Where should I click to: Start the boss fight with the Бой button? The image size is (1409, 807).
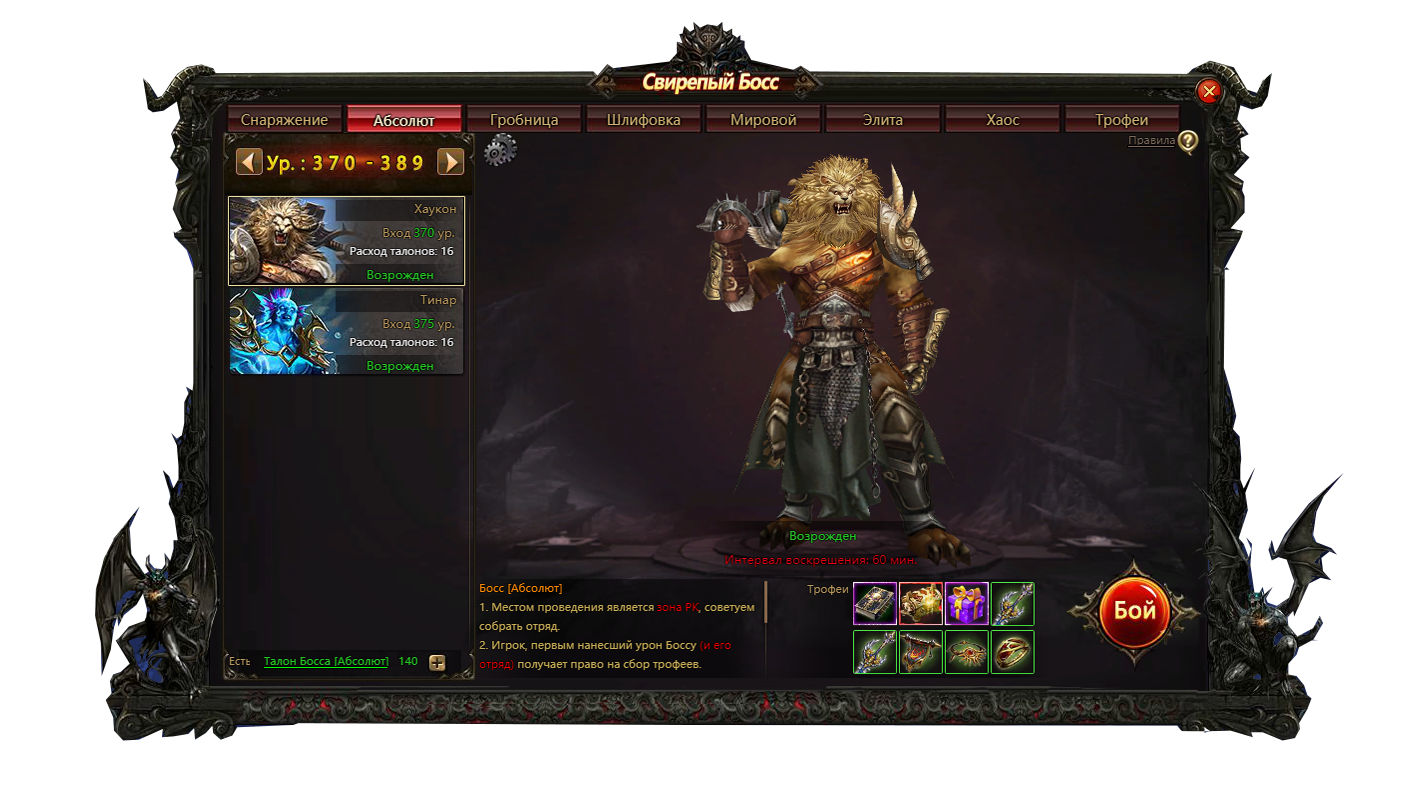(1134, 611)
